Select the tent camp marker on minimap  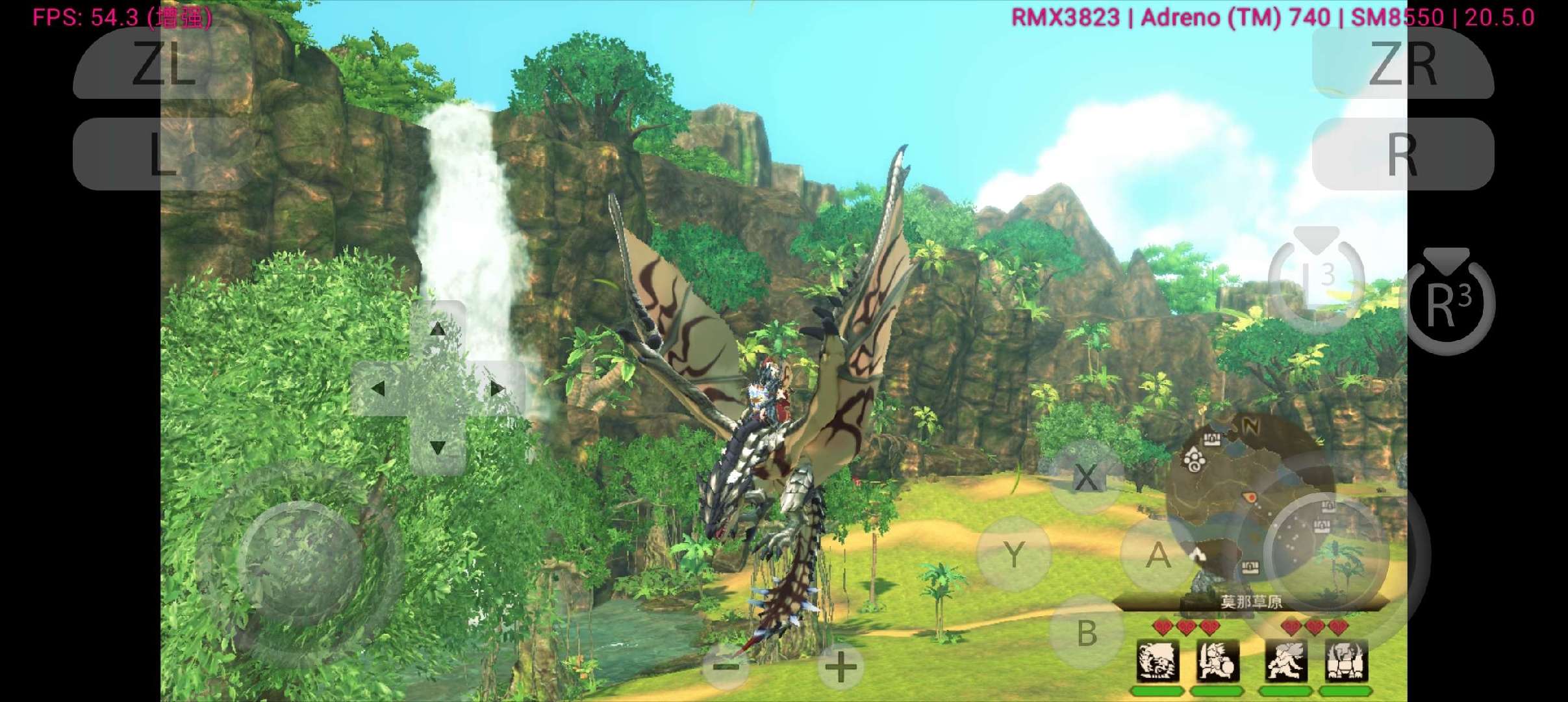coord(1198,554)
